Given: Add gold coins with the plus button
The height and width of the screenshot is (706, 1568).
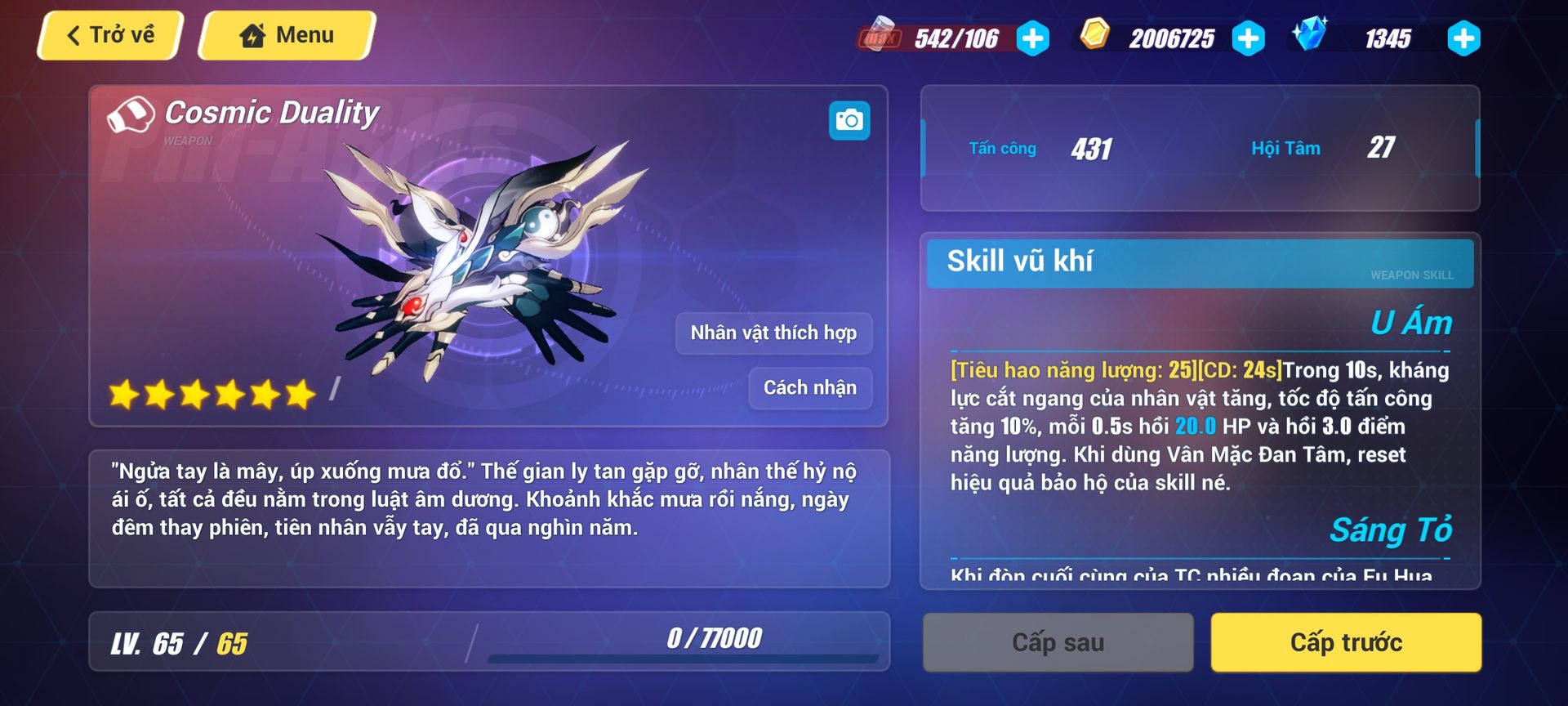Looking at the screenshot, I should (1248, 38).
